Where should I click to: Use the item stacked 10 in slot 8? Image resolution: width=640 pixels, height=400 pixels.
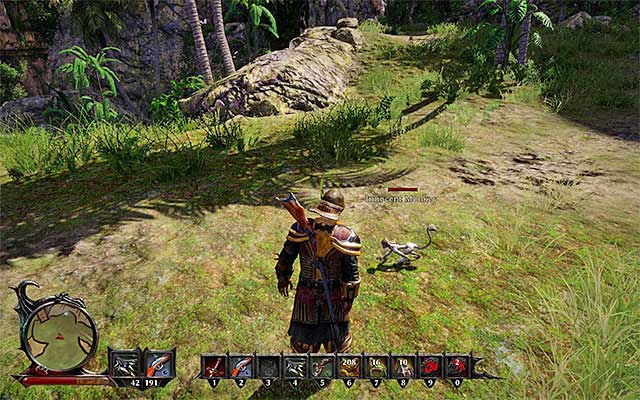[403, 367]
